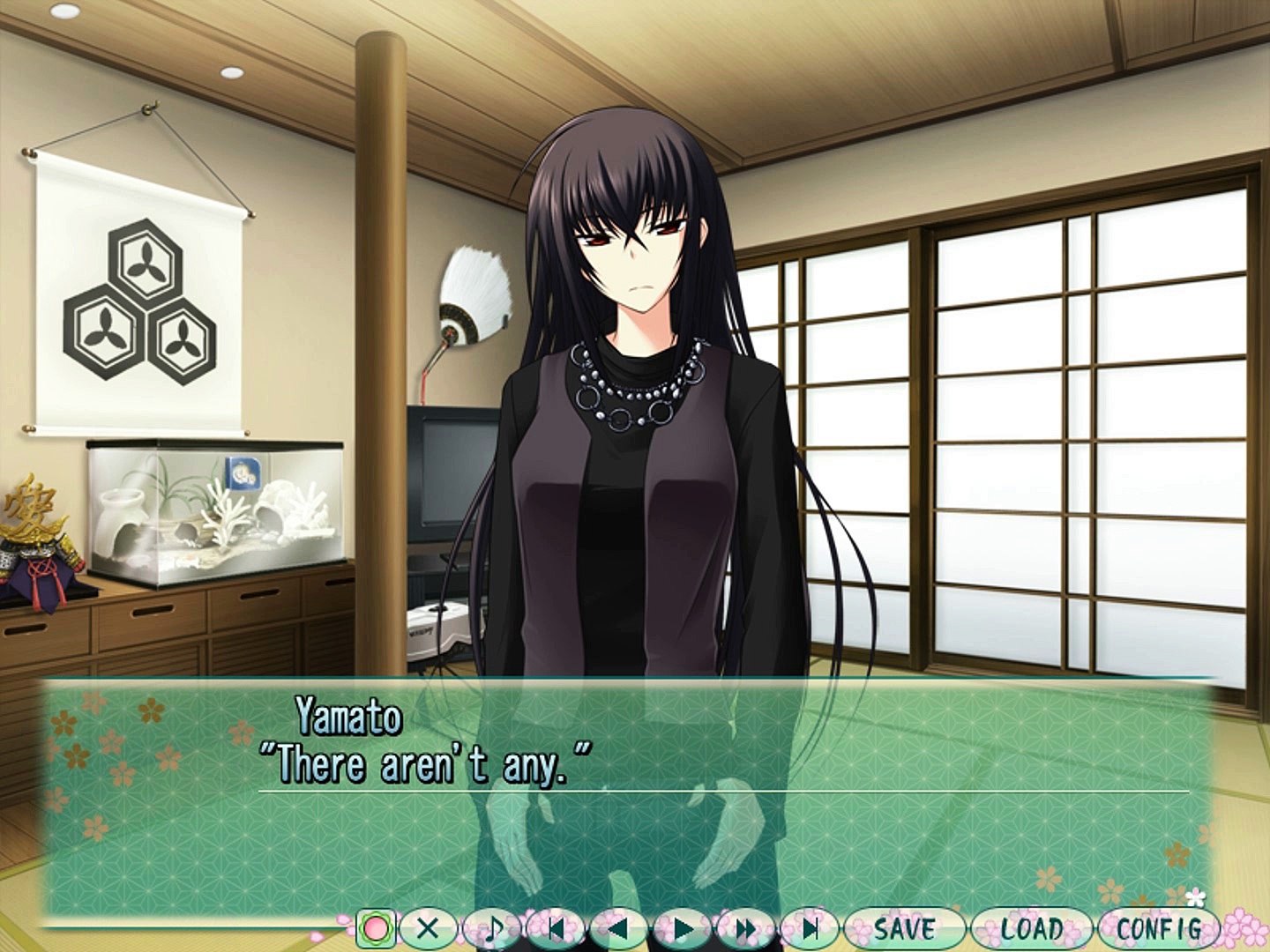Open the SAVE menu

904,928
